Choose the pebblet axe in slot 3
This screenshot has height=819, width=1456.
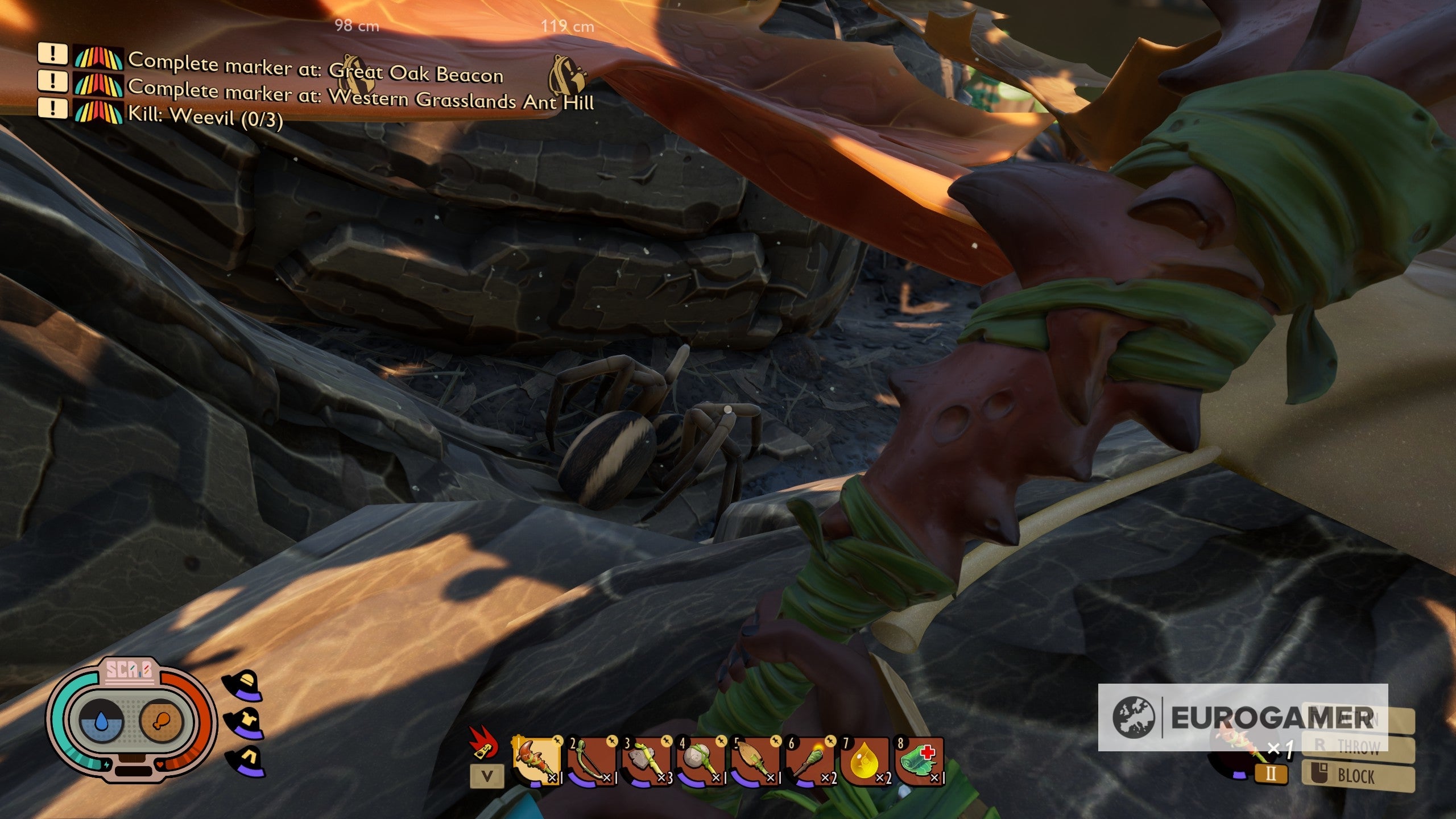[x=646, y=761]
